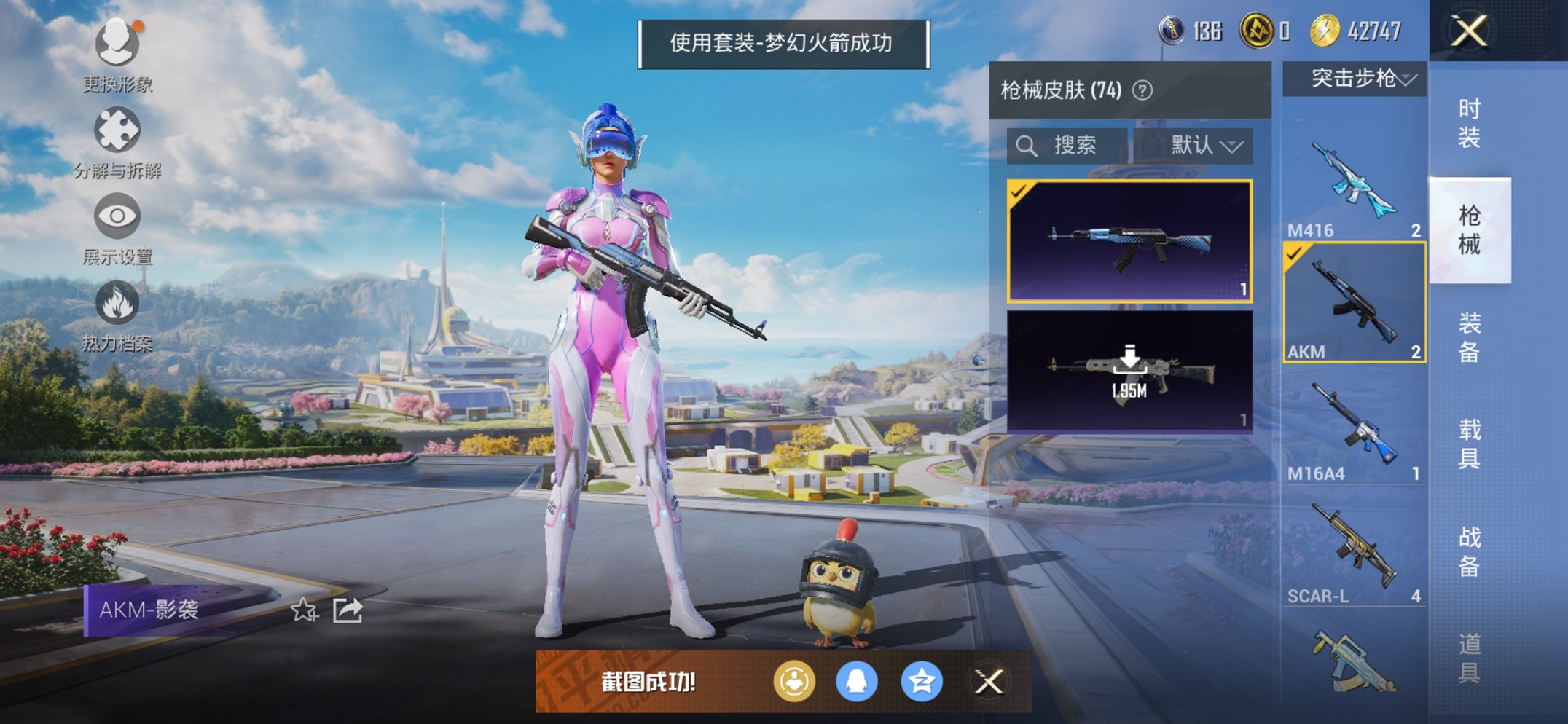Open the search magnifier in gun skins panel
The image size is (1568, 724).
point(1027,146)
